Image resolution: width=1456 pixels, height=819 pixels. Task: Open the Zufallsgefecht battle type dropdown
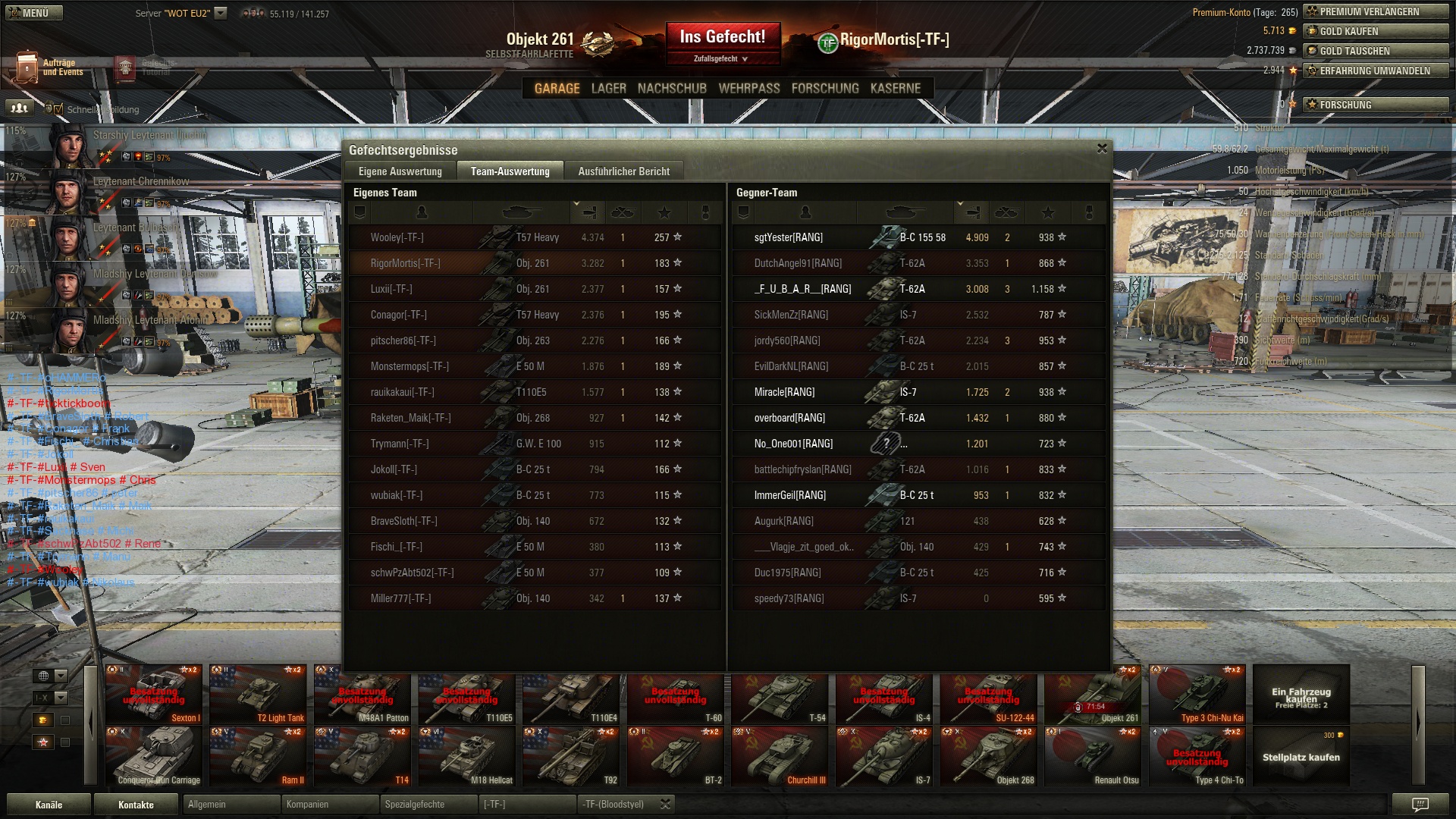(x=722, y=59)
